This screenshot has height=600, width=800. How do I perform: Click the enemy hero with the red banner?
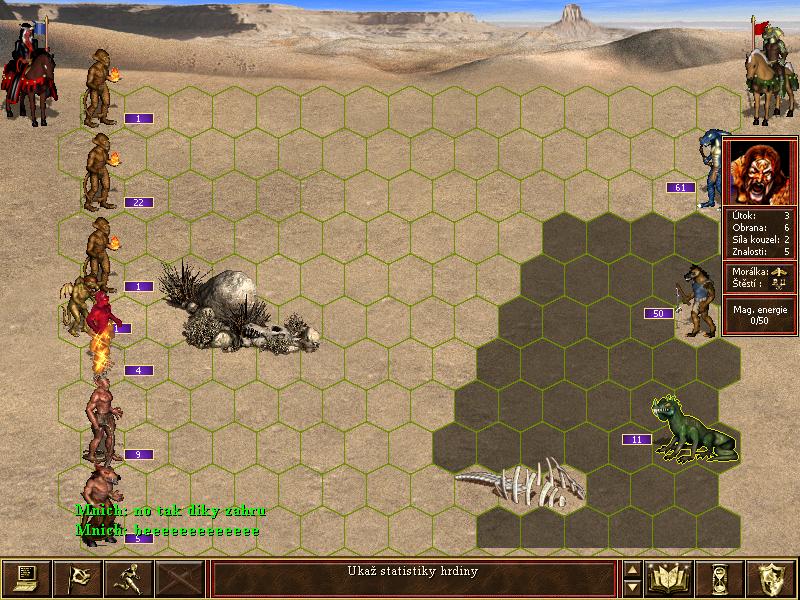(764, 68)
